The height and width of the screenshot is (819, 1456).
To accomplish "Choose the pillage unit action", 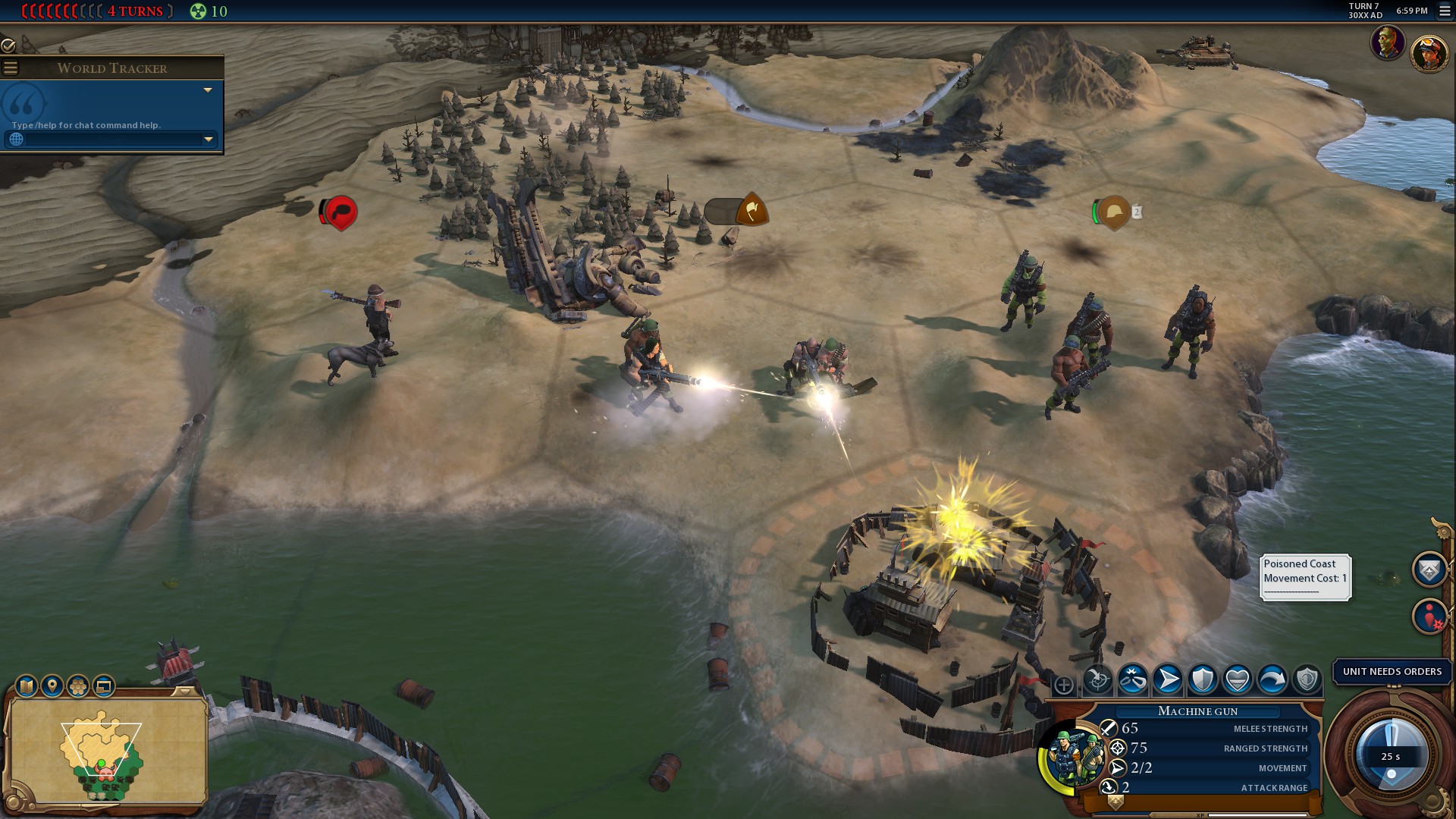I will tap(1132, 679).
